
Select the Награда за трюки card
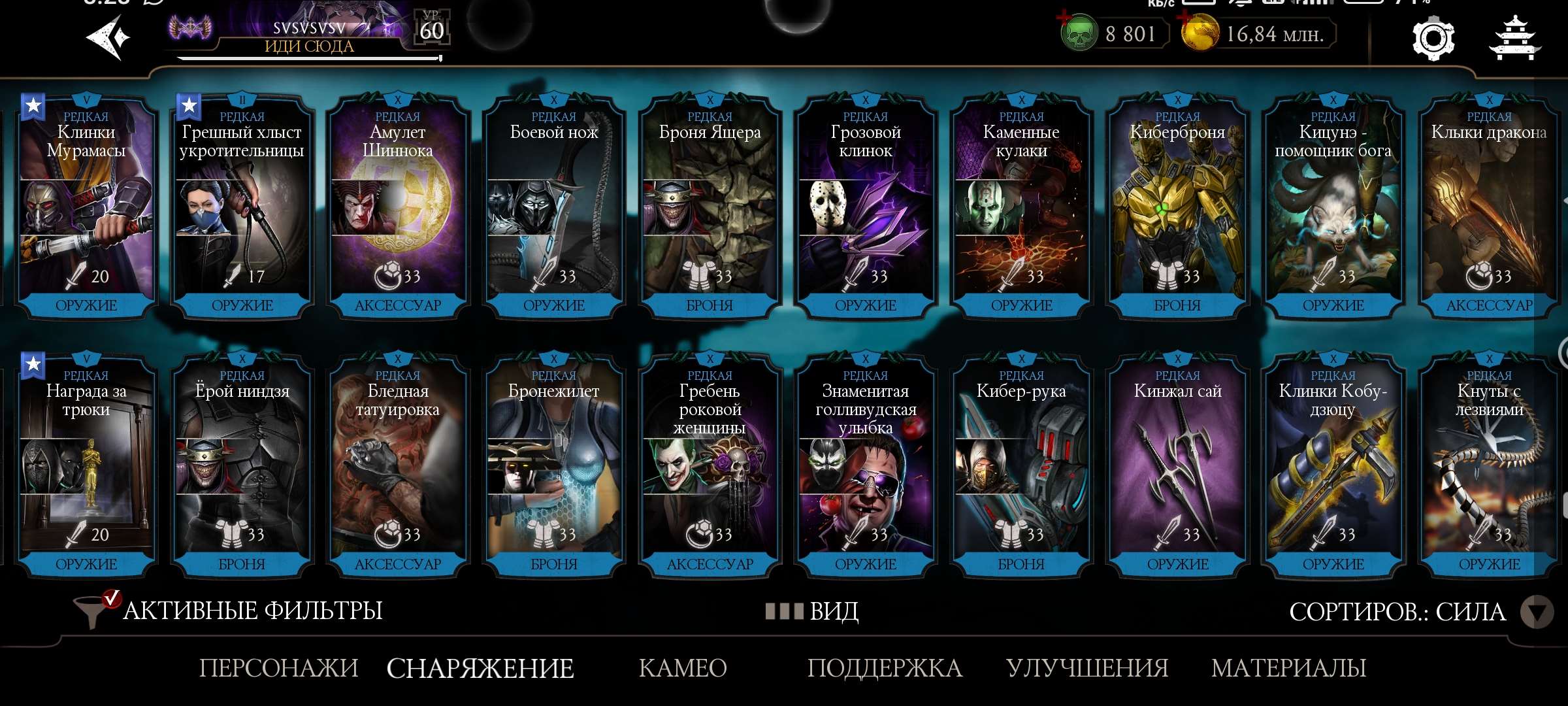(x=86, y=465)
